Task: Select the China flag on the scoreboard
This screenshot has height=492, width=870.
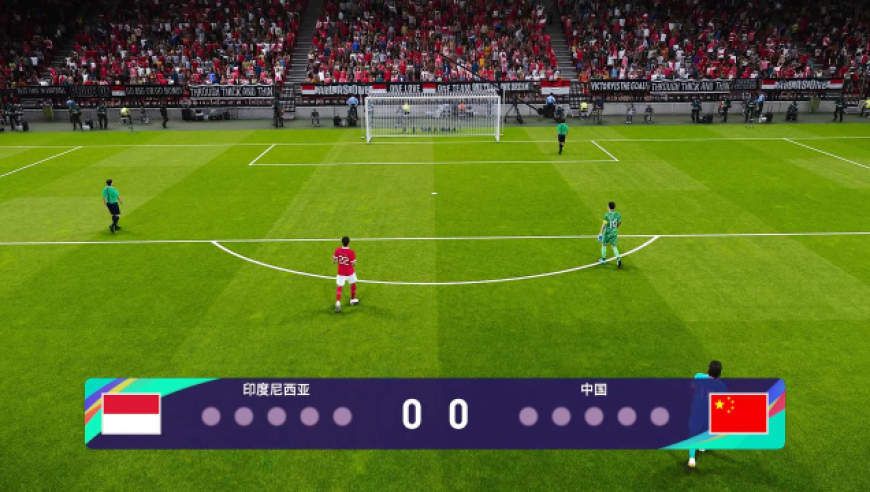Action: (x=738, y=413)
